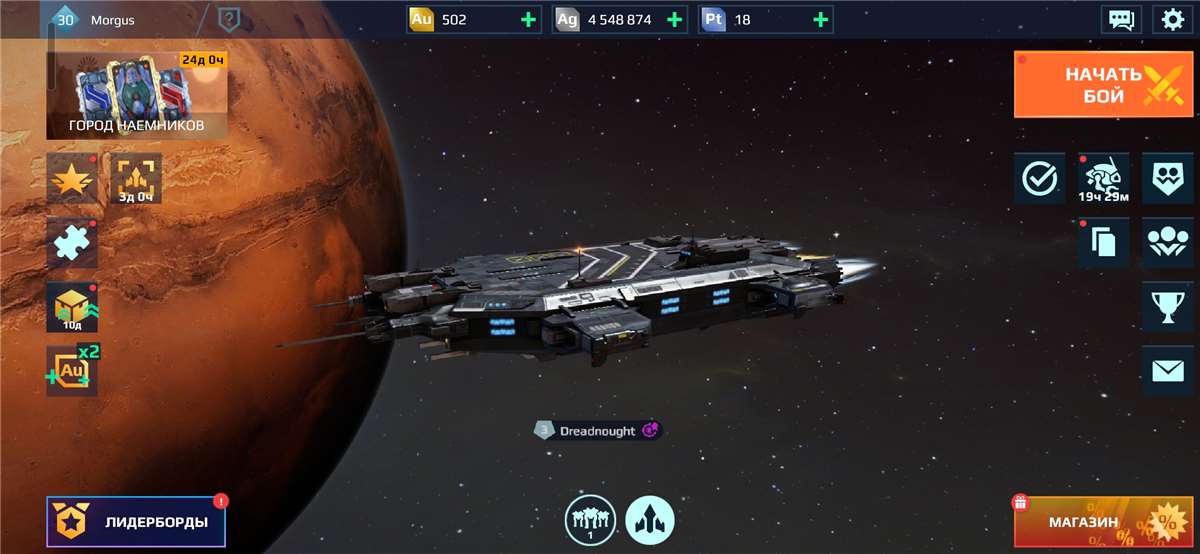
Task: Open the trophy achievements icon
Action: 1167,307
